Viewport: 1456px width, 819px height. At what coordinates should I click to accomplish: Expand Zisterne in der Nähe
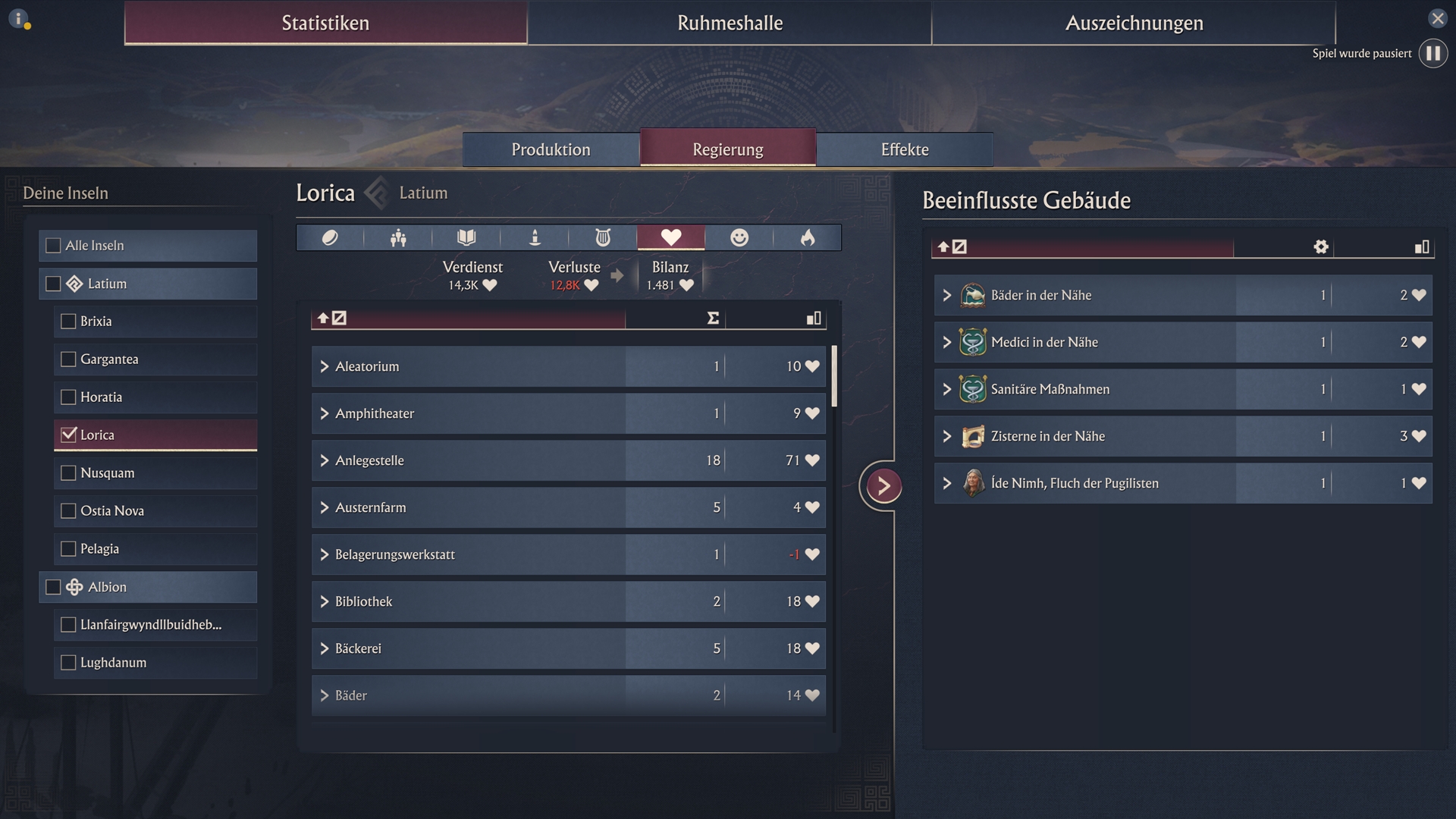tap(946, 436)
